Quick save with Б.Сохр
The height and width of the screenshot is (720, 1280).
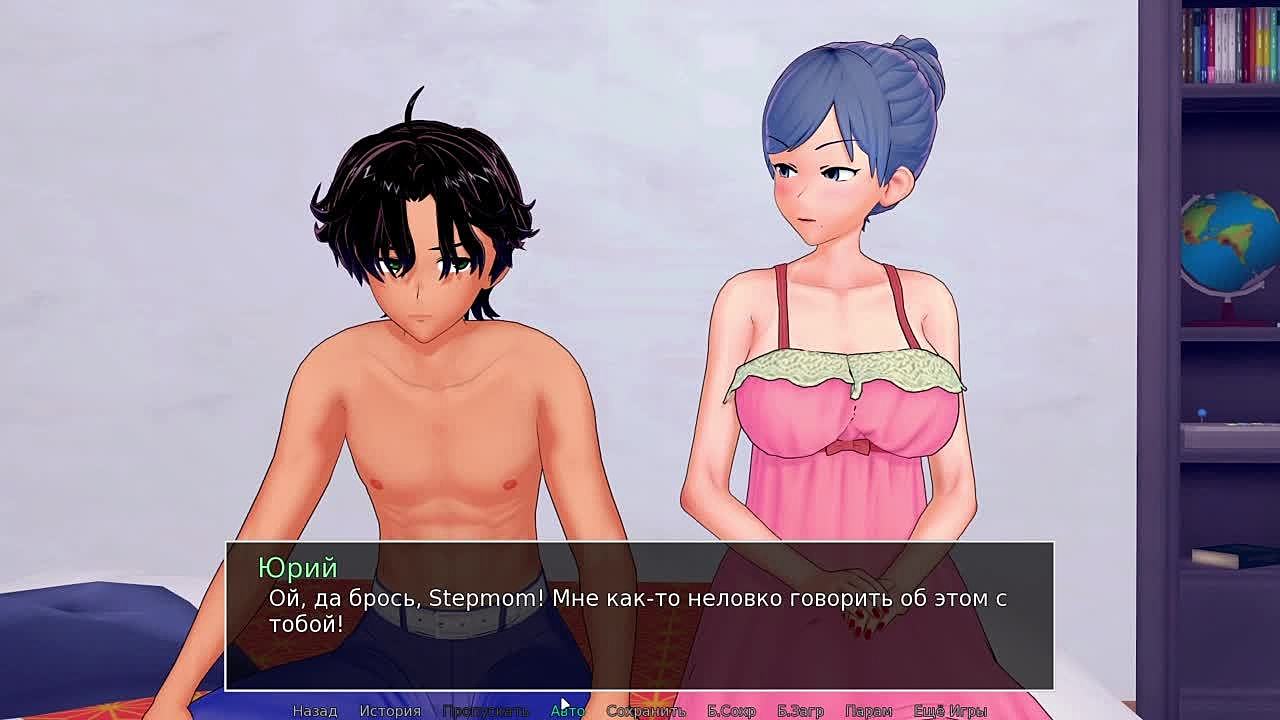[731, 710]
